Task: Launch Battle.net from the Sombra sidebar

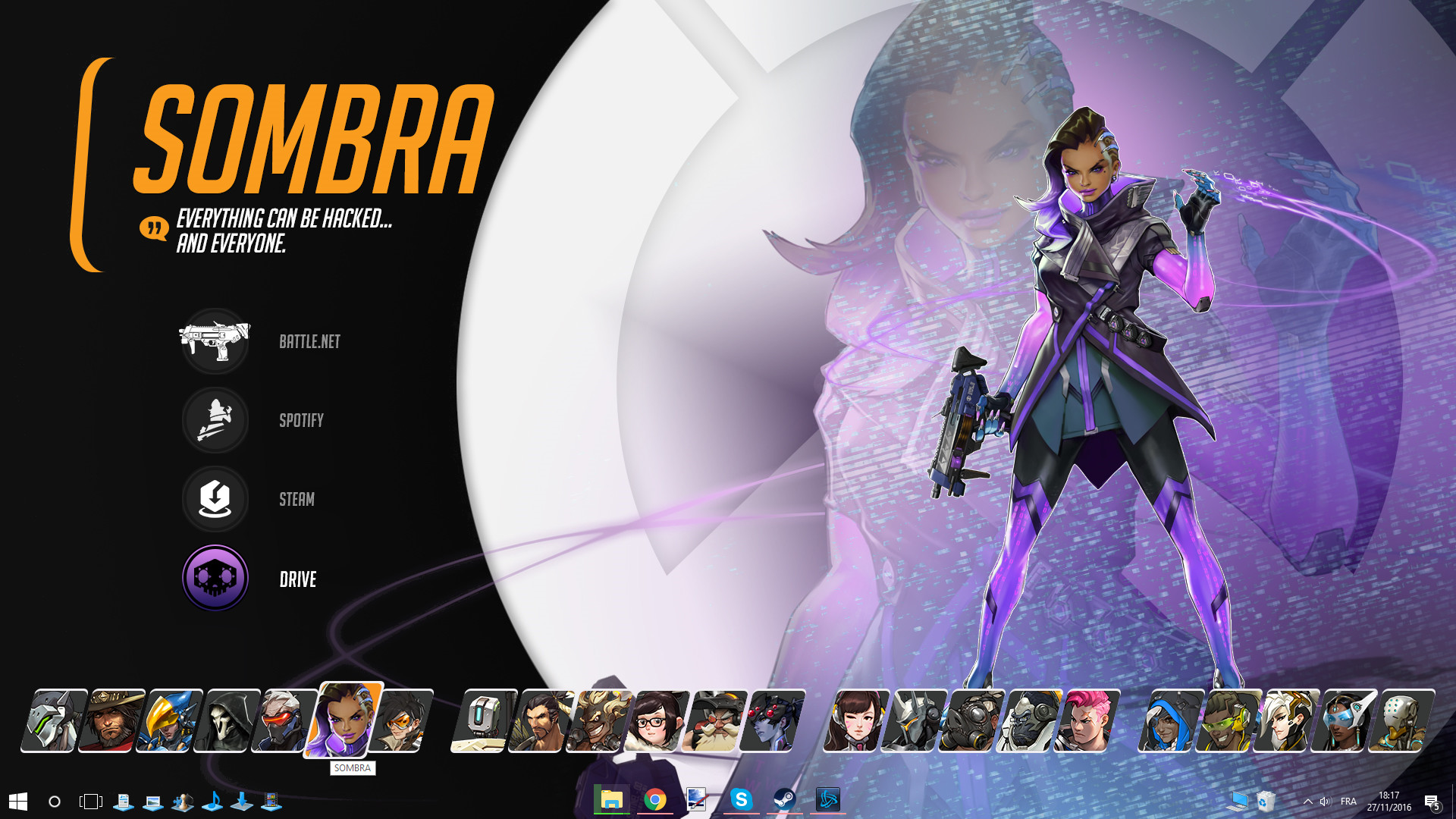Action: 215,341
